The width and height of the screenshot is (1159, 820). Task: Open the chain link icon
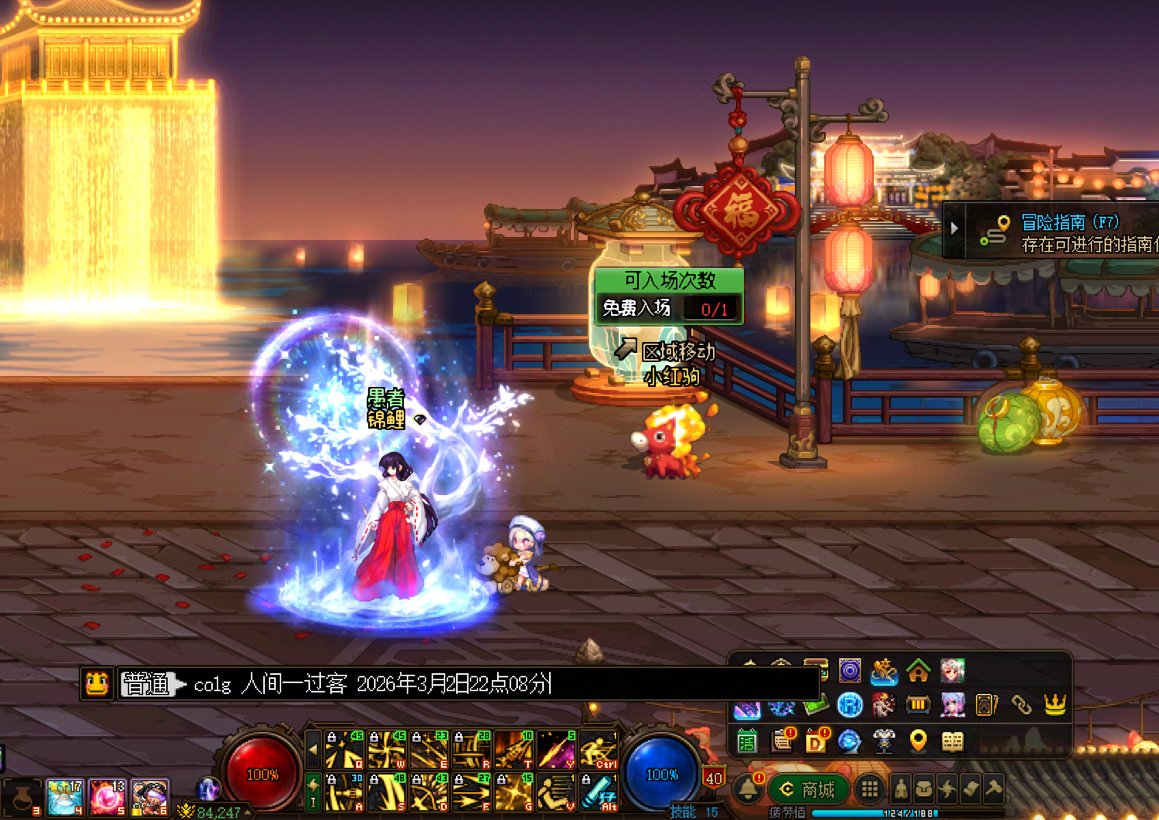(1020, 705)
